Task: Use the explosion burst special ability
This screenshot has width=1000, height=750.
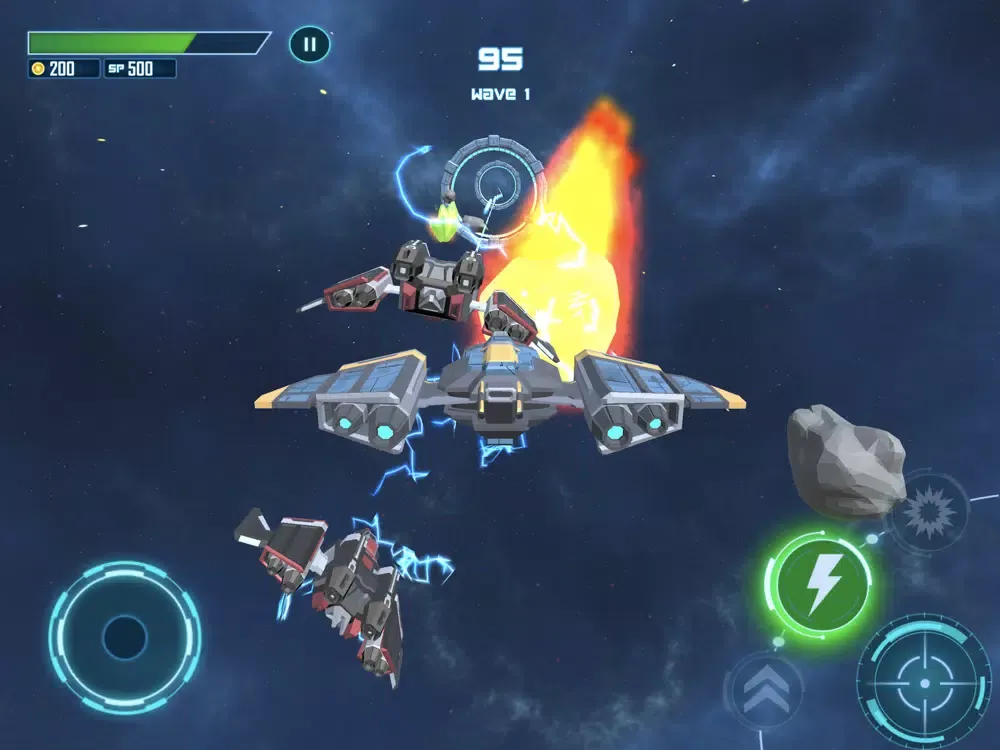Action: point(928,512)
